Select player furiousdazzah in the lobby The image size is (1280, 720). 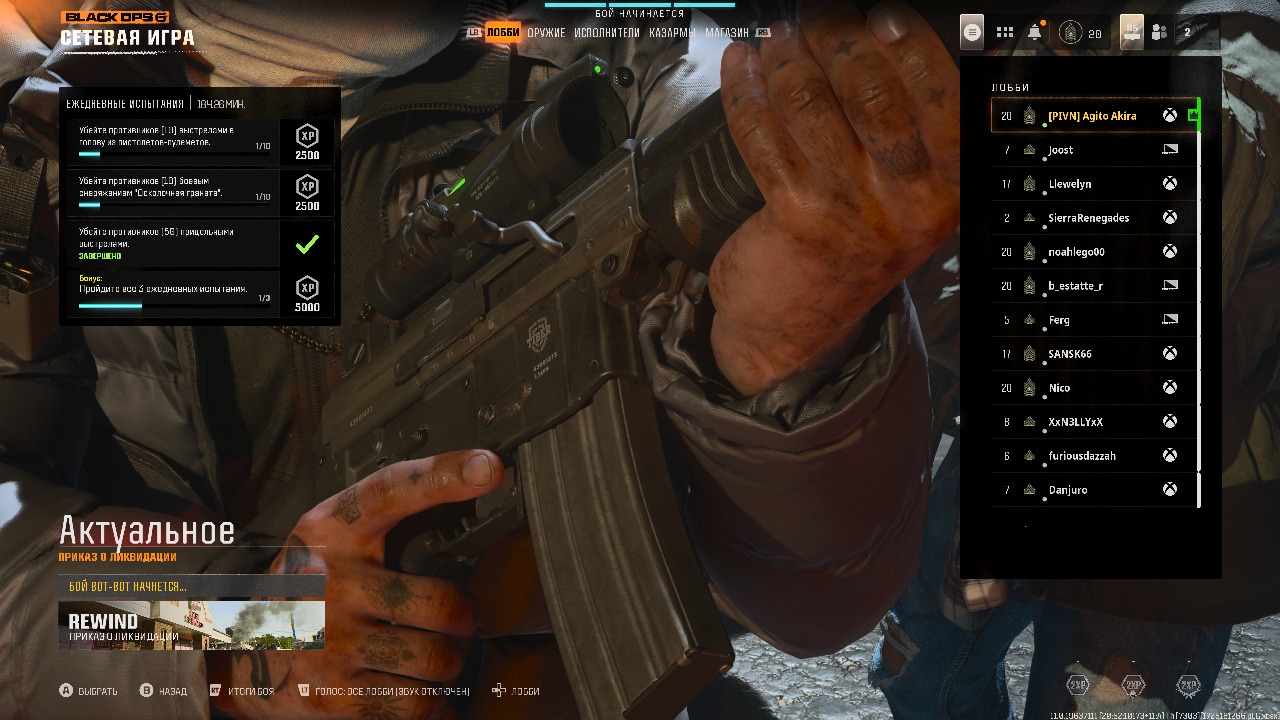(1092, 456)
